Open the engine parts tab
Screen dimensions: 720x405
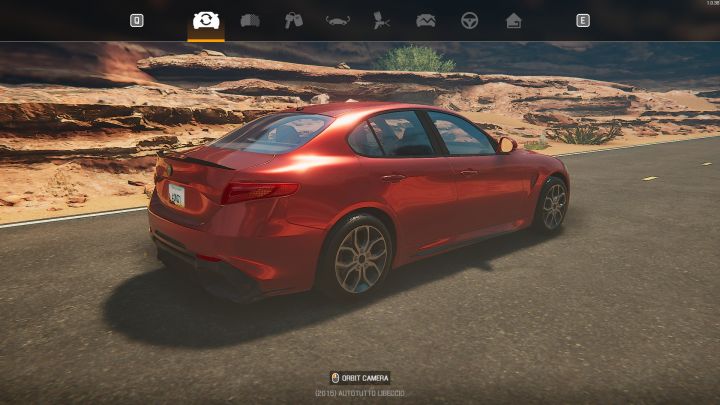pos(250,20)
